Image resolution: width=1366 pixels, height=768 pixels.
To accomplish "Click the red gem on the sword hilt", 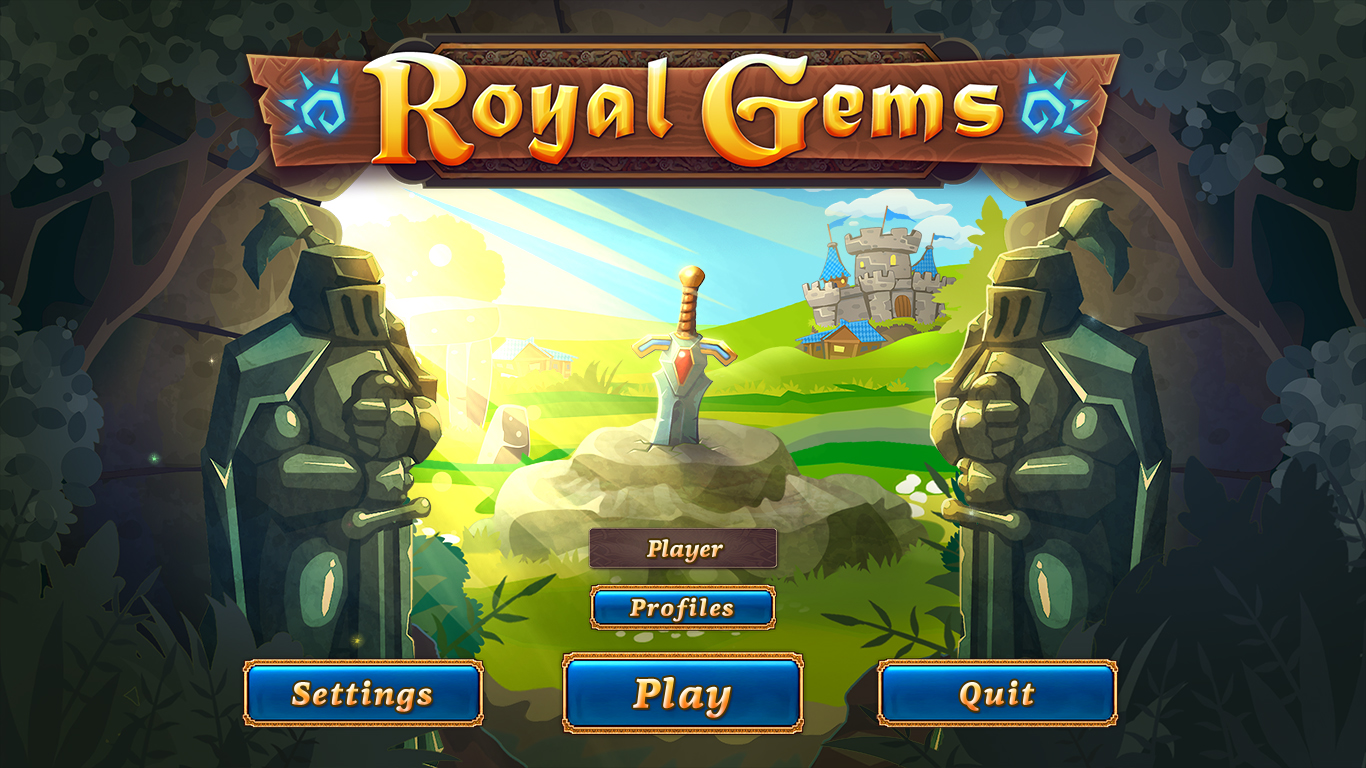I will click(x=683, y=365).
